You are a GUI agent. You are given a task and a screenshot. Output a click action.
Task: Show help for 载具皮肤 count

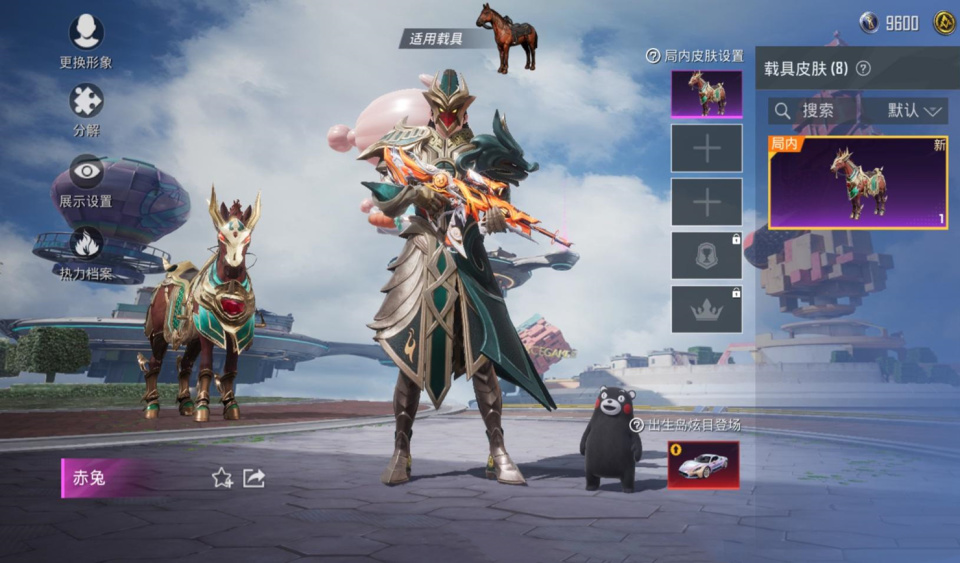tap(863, 69)
